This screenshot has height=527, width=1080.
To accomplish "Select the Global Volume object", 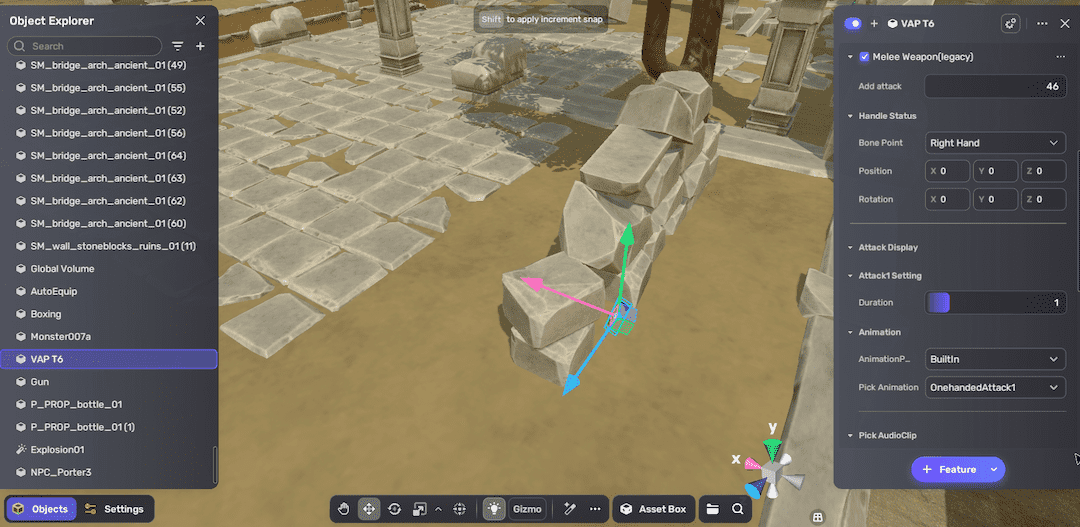I will pyautogui.click(x=62, y=269).
